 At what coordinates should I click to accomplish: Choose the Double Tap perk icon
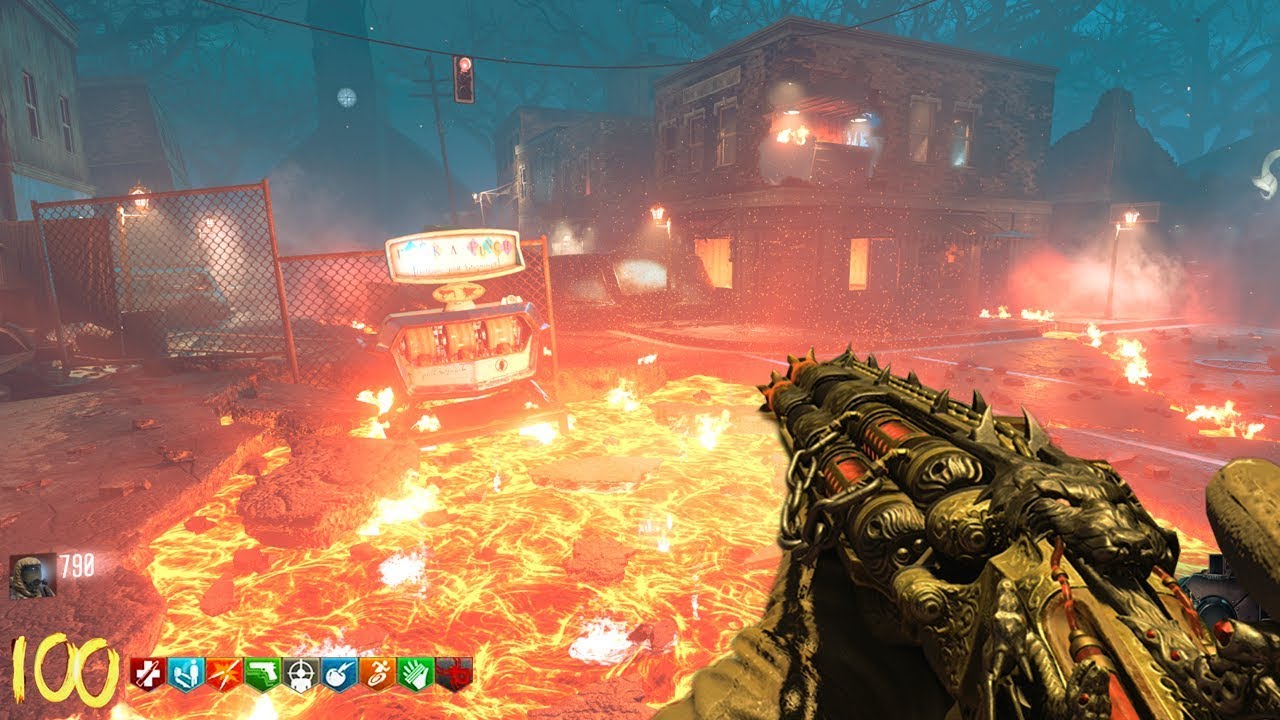click(222, 673)
